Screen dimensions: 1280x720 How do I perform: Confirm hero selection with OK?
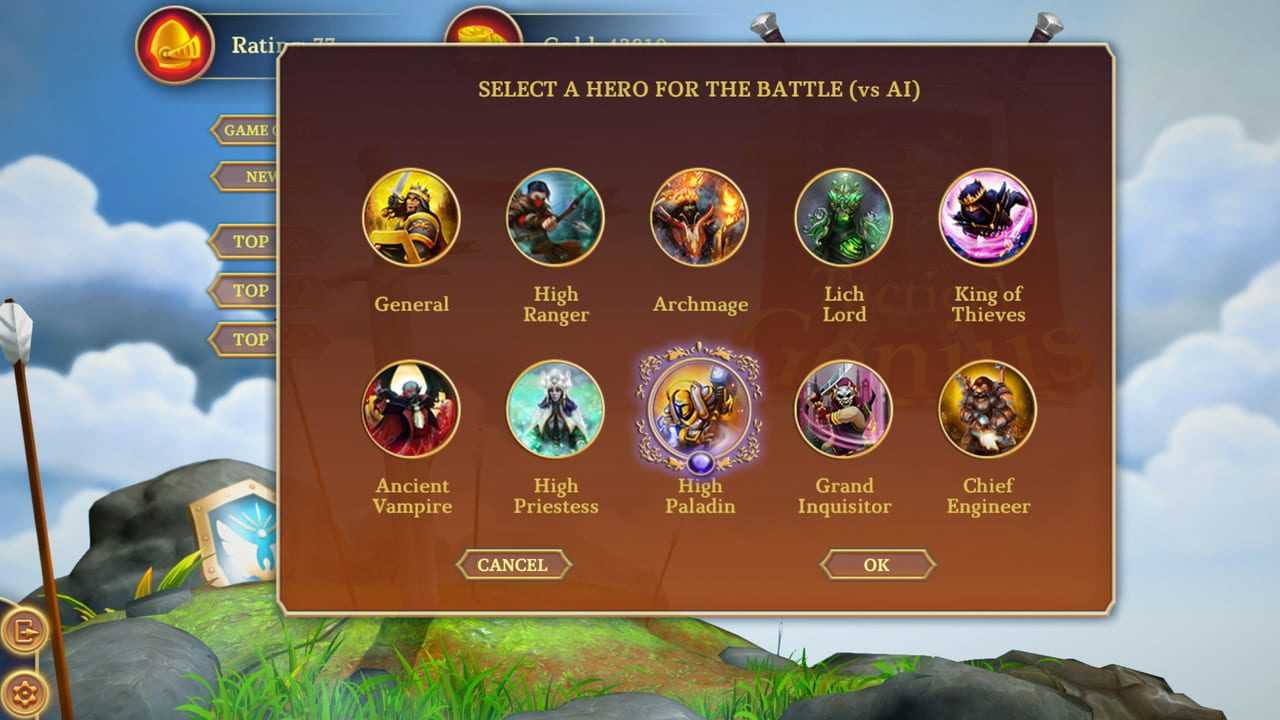point(877,565)
